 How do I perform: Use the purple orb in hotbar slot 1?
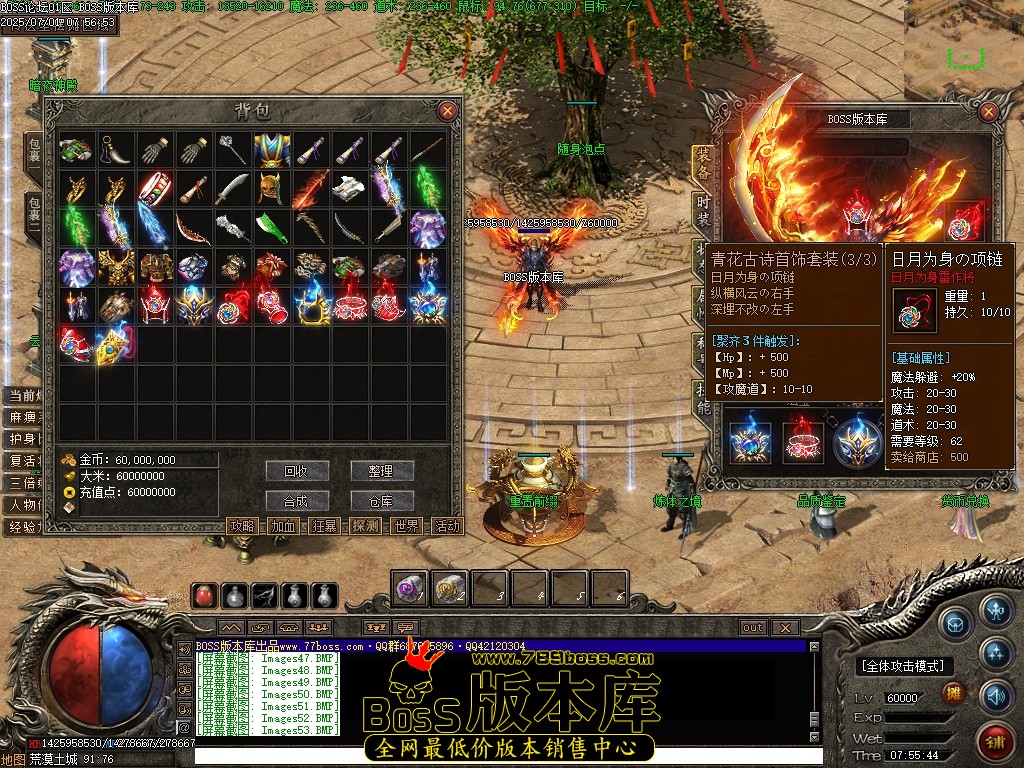[x=410, y=589]
